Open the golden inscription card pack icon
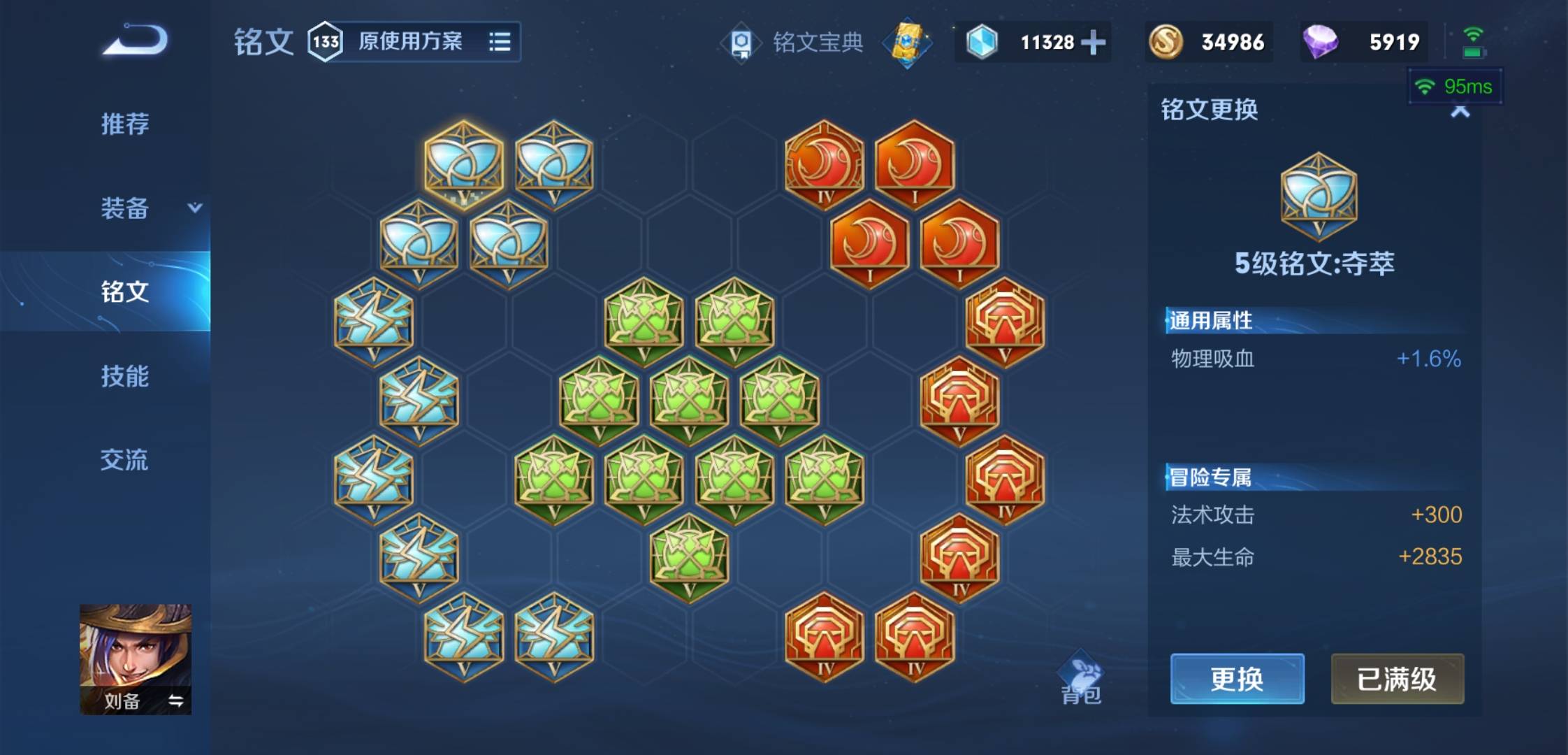The width and height of the screenshot is (1568, 755). [x=908, y=43]
